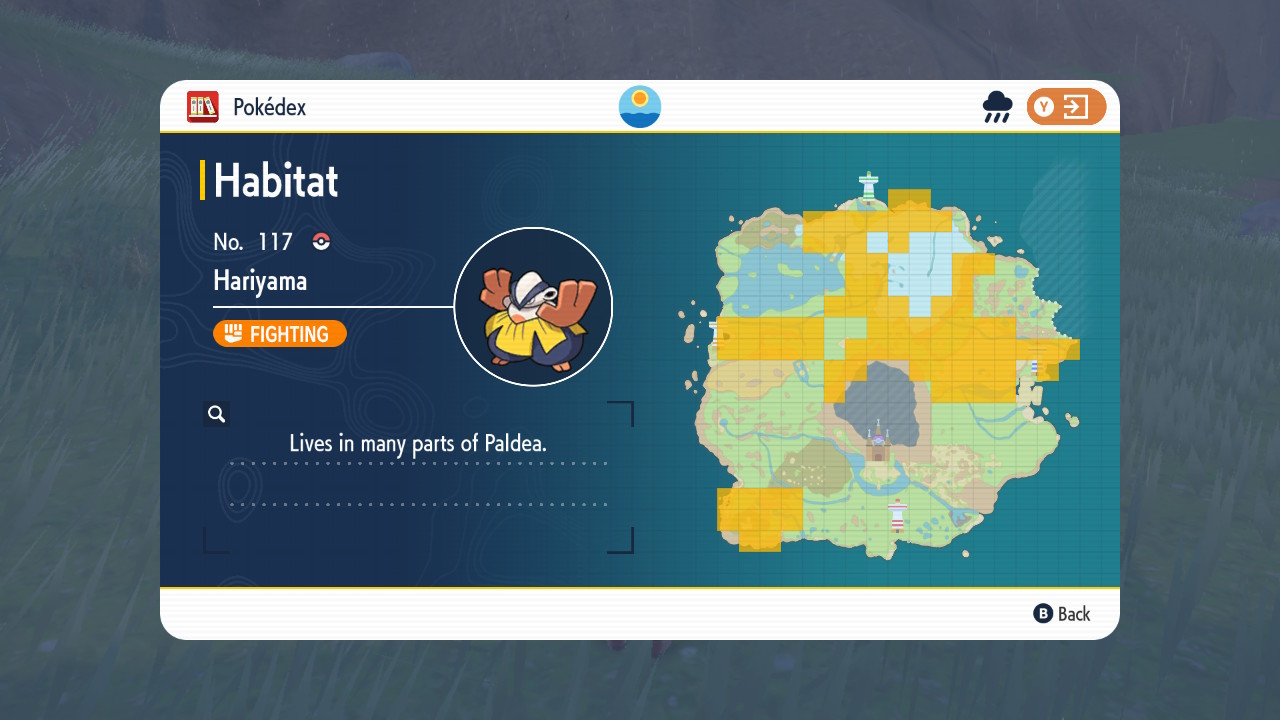Image resolution: width=1280 pixels, height=720 pixels.
Task: Click the red Pokédex book icon
Action: pos(201,107)
